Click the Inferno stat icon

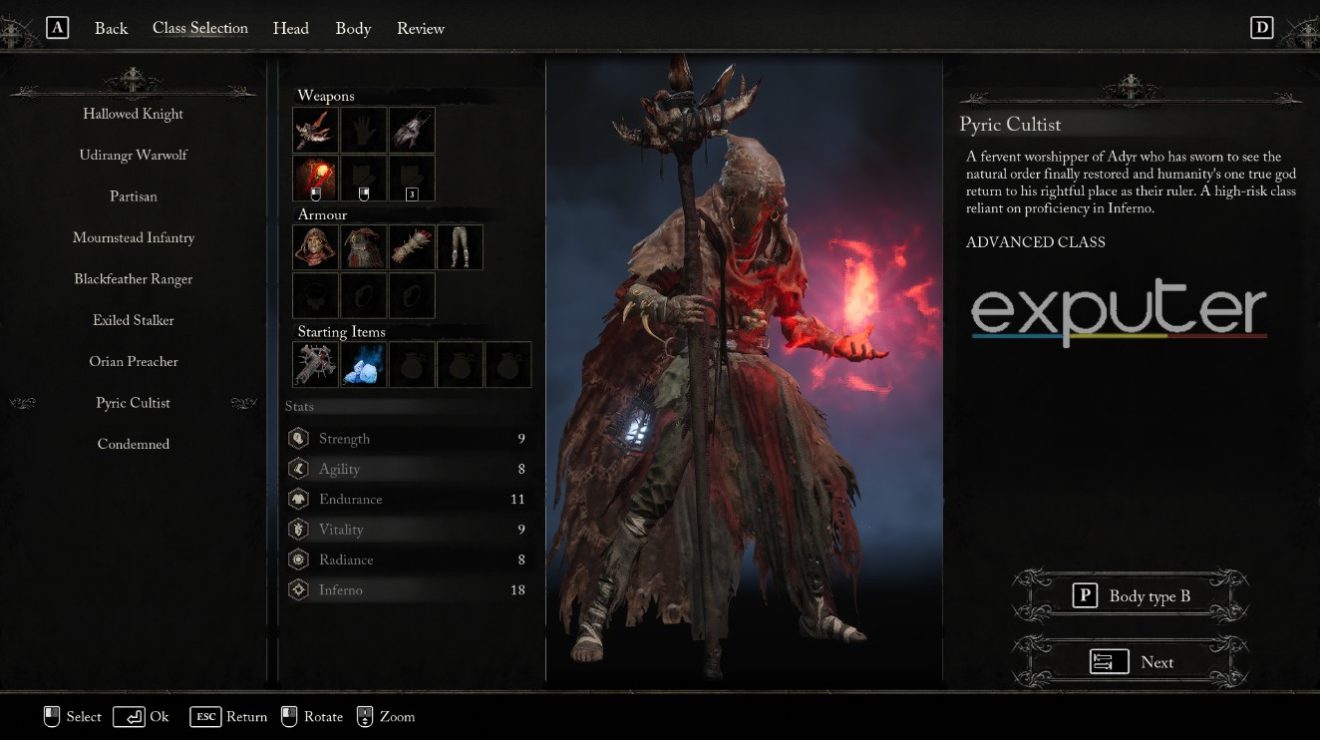pos(297,590)
